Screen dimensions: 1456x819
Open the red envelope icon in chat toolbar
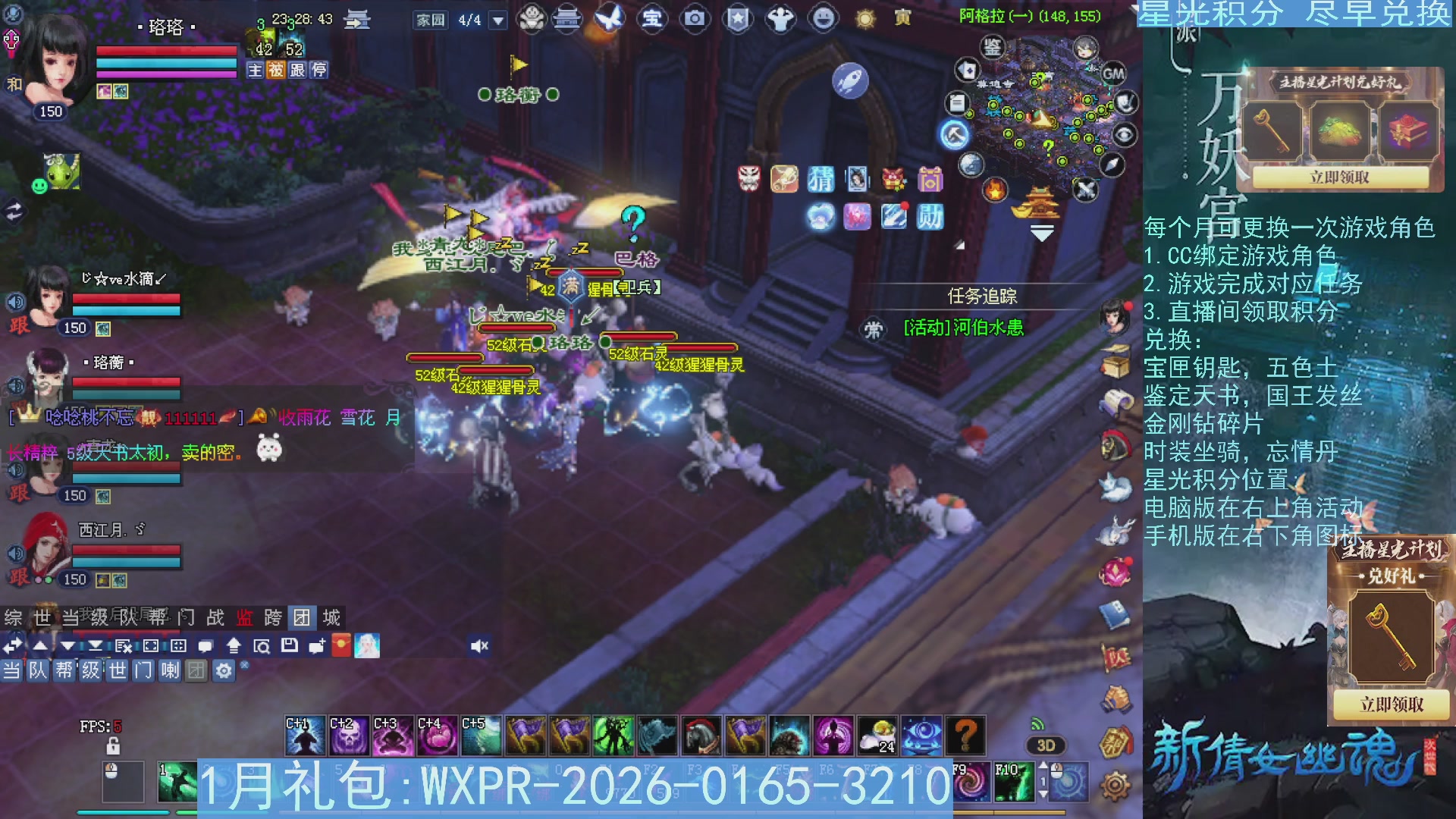(x=340, y=645)
